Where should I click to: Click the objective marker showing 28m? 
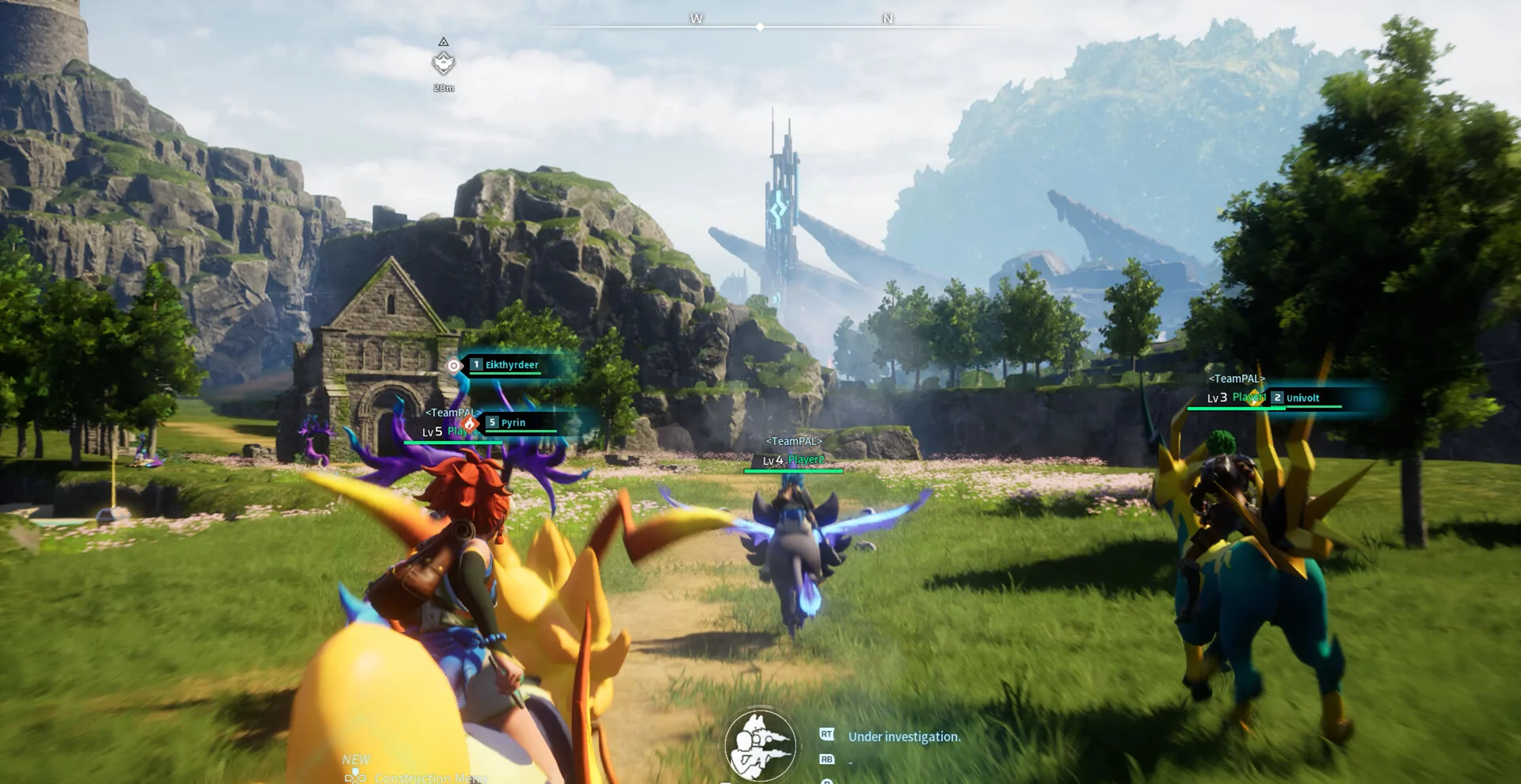[444, 63]
